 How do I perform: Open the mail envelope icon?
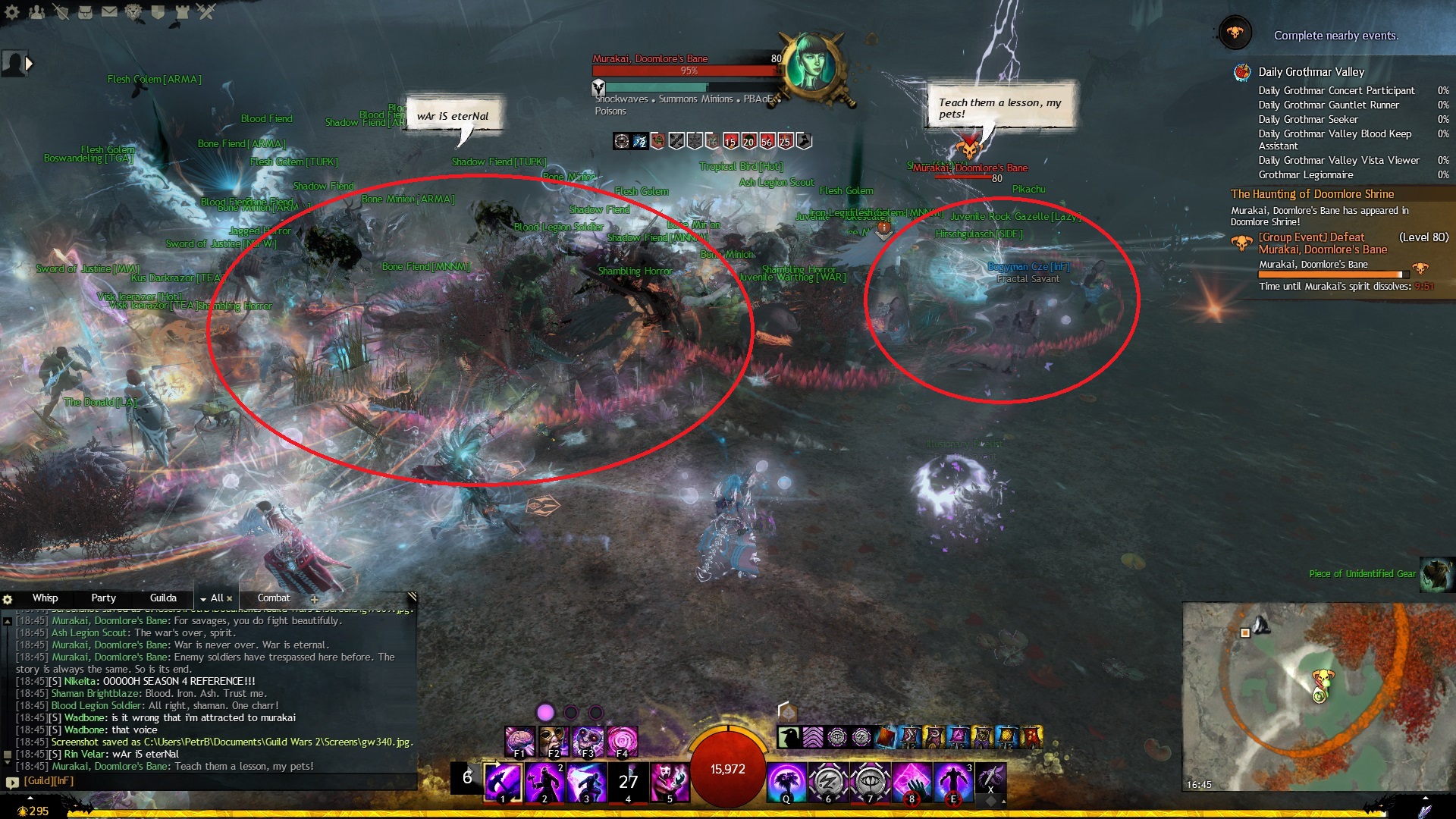click(x=109, y=12)
